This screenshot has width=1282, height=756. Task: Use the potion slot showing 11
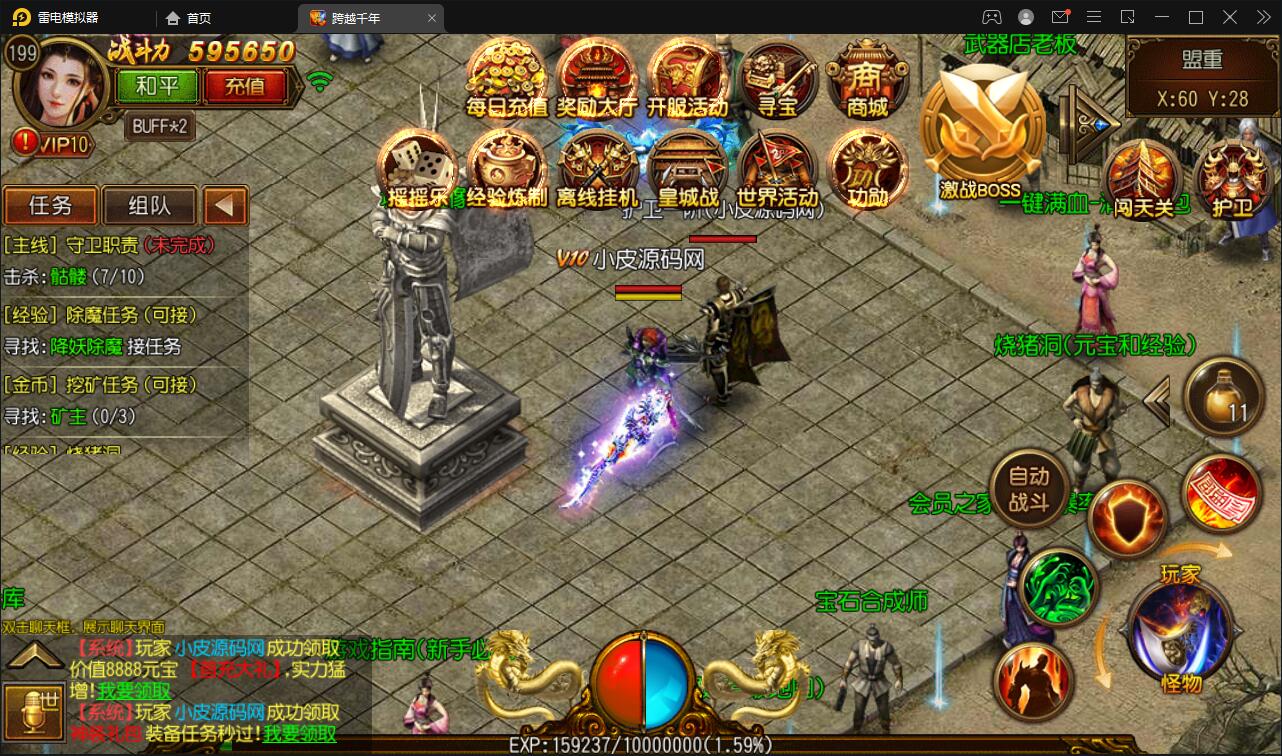coord(1223,398)
